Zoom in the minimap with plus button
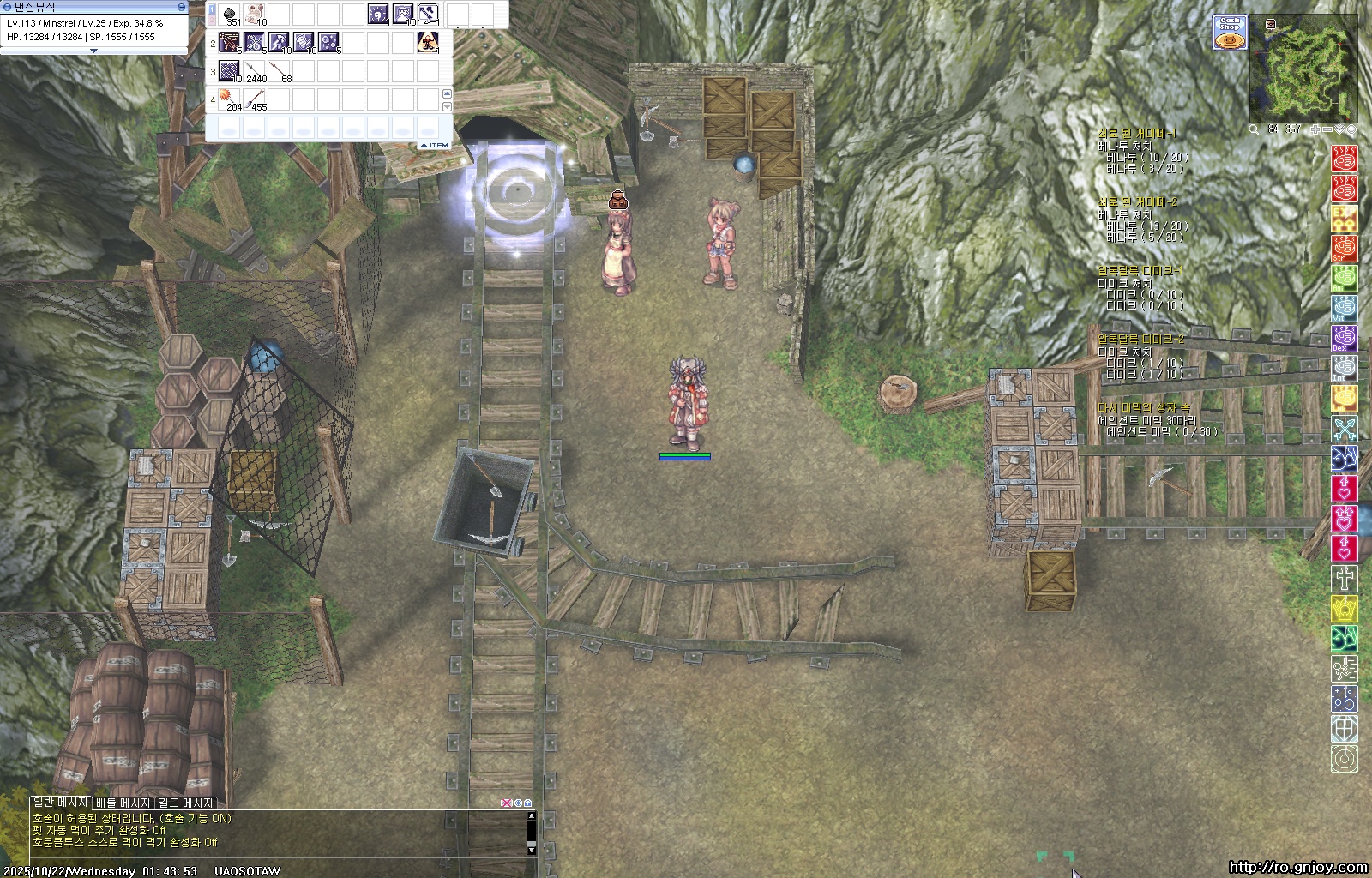The height and width of the screenshot is (878, 1372). click(1315, 129)
